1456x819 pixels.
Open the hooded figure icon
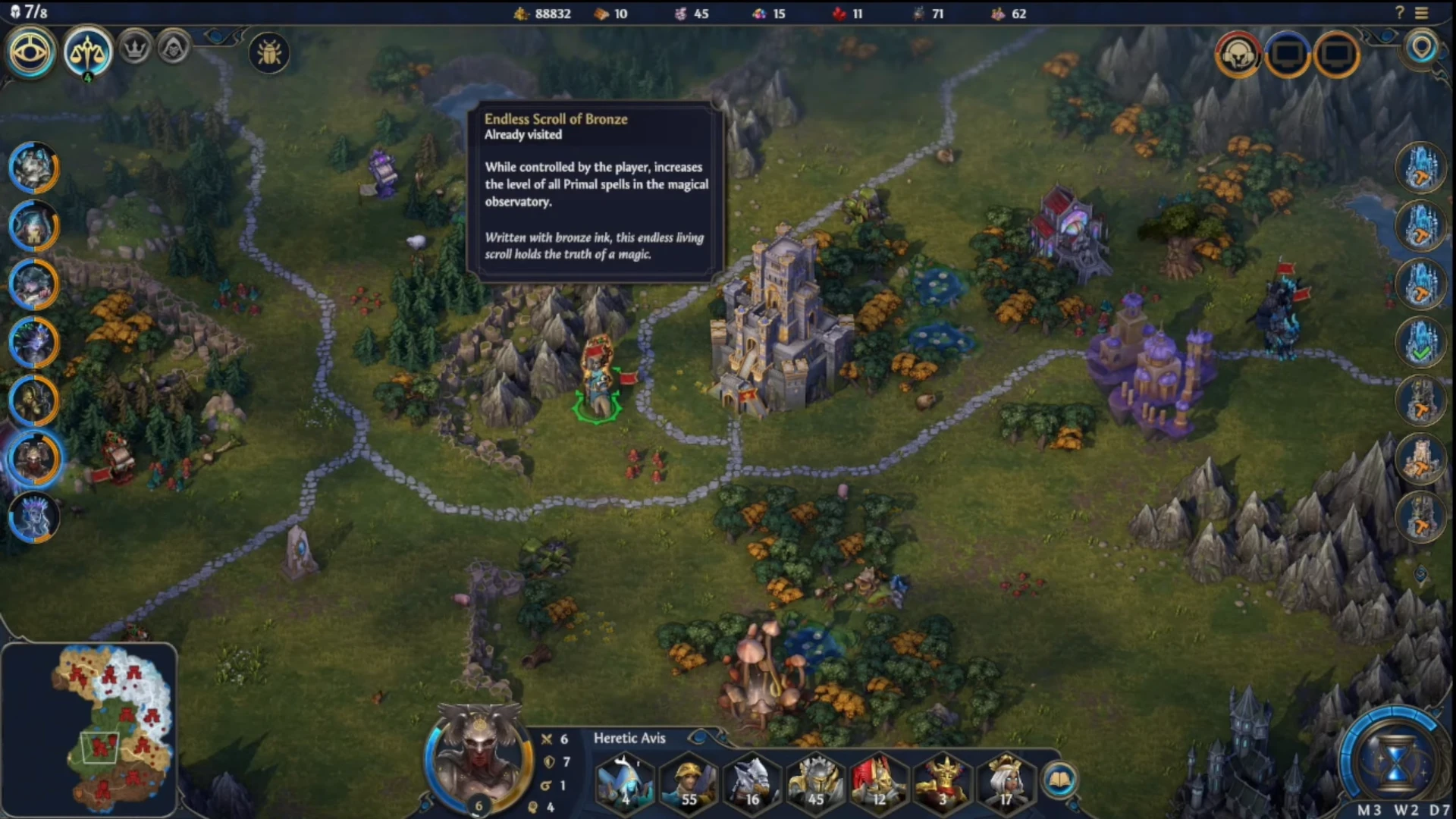174,50
